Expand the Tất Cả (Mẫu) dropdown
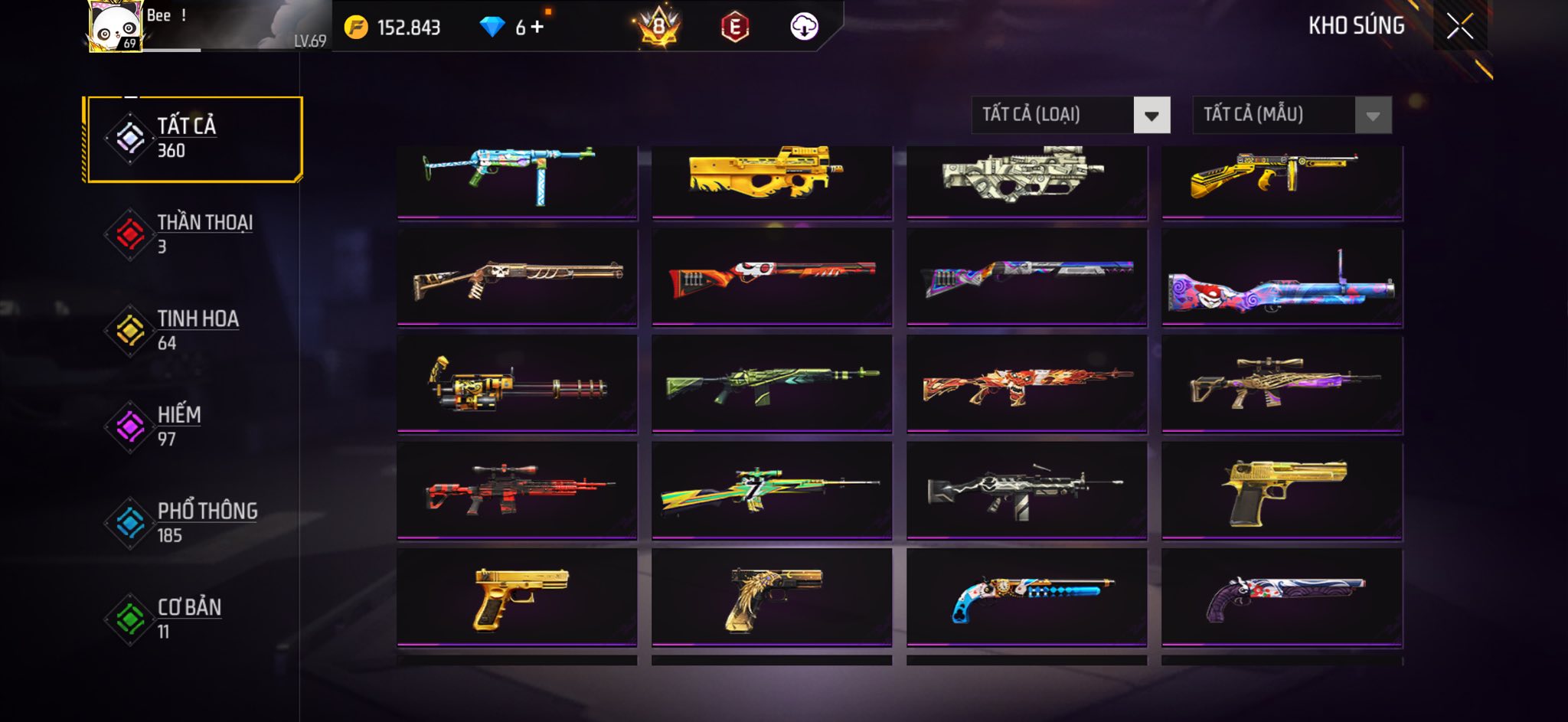Screen dimensions: 1568x722 click(1292, 116)
